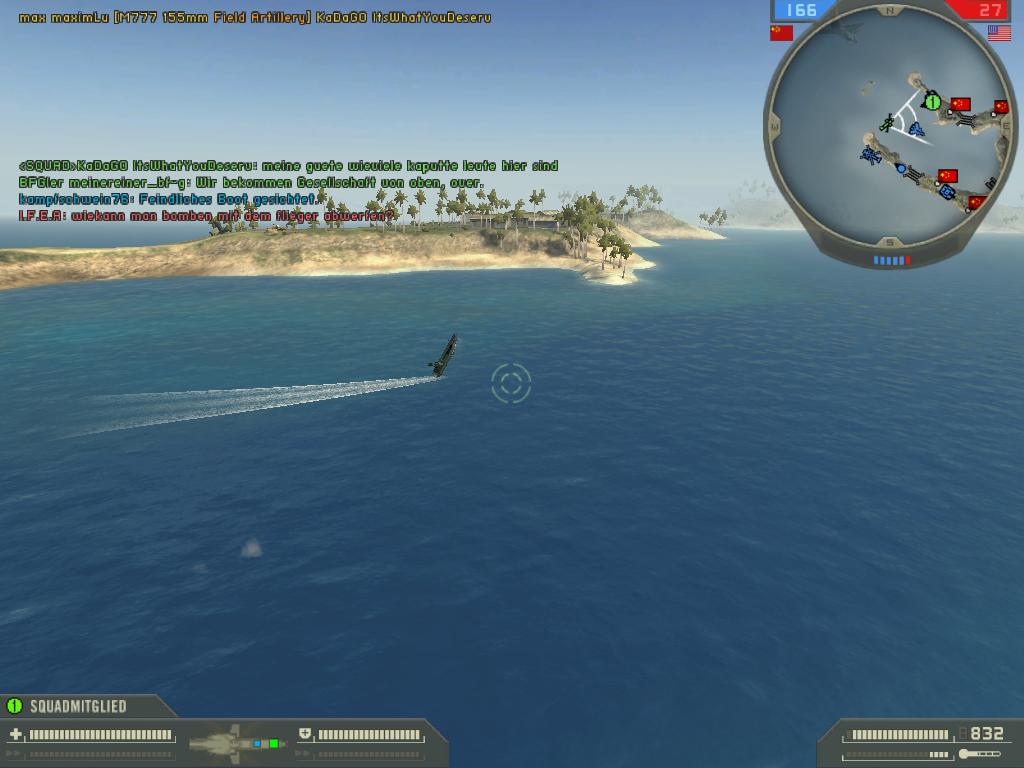Select the Chinese control point flag beside squad leader marker
This screenshot has width=1024, height=768.
pyautogui.click(x=960, y=103)
